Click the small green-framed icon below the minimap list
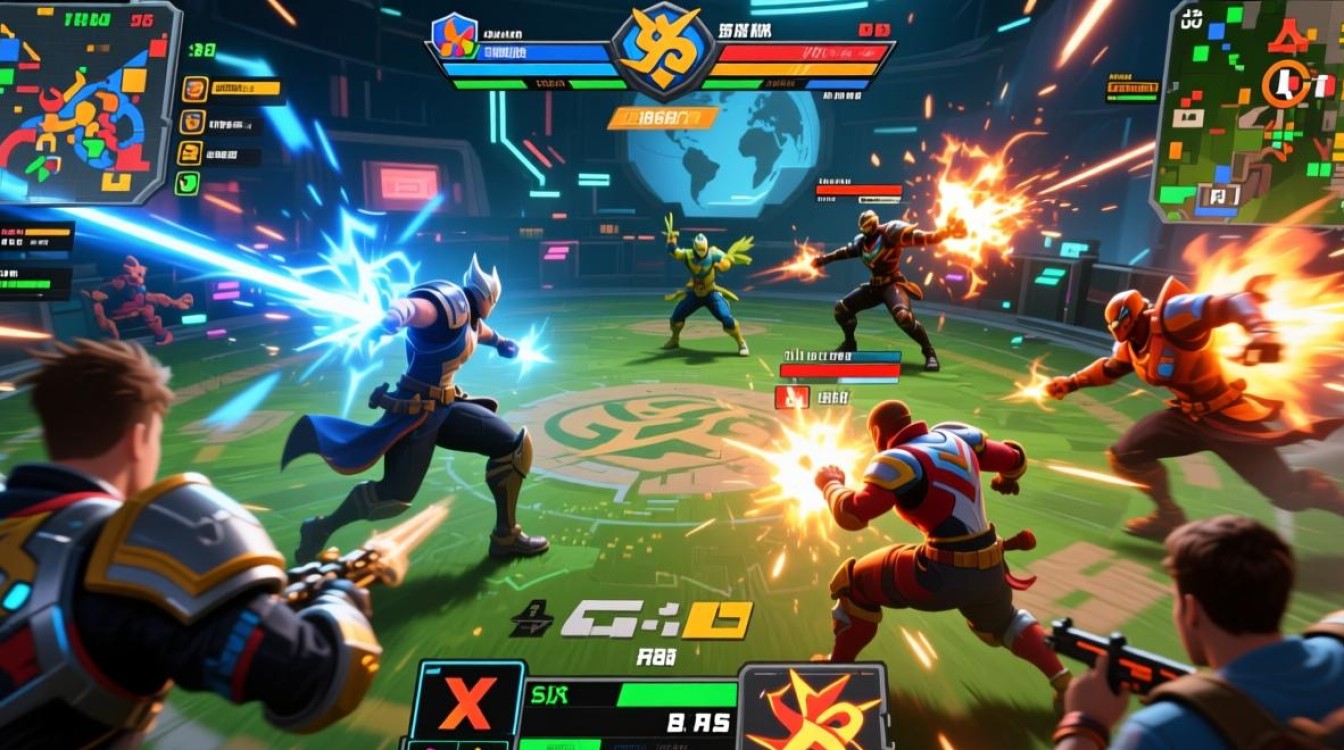 tap(187, 183)
